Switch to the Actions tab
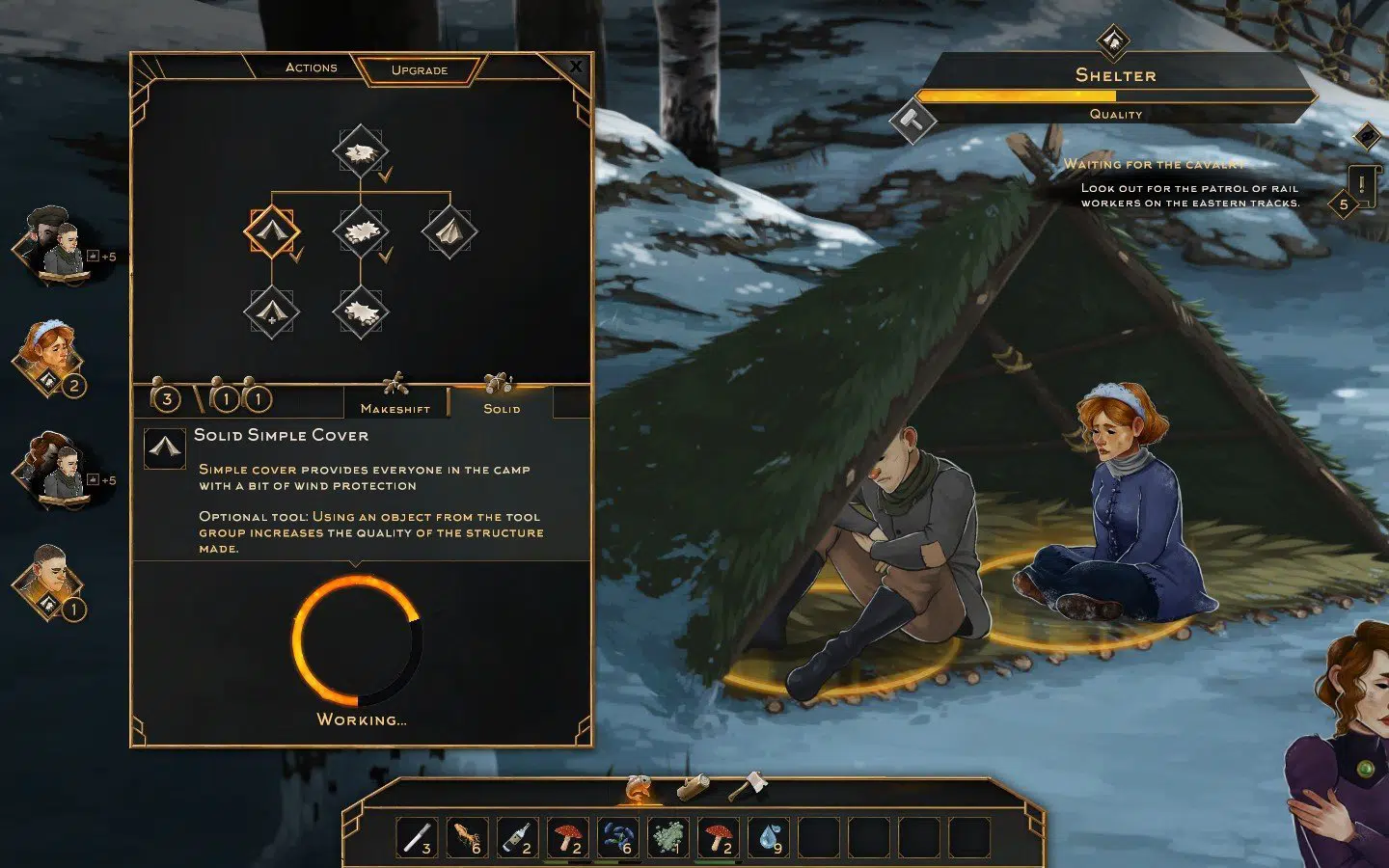1389x868 pixels. [x=311, y=68]
